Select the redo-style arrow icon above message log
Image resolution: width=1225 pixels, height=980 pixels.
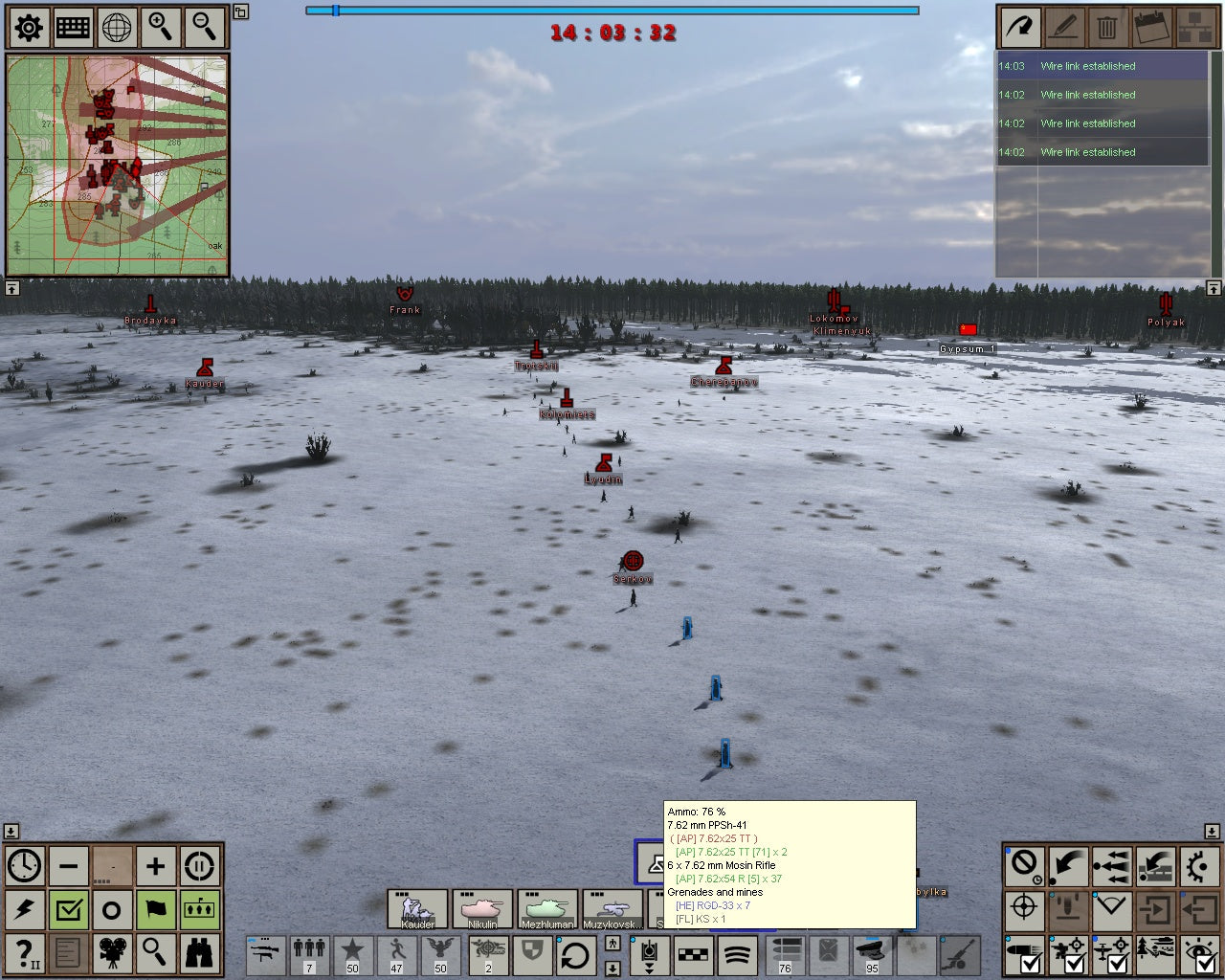1020,27
